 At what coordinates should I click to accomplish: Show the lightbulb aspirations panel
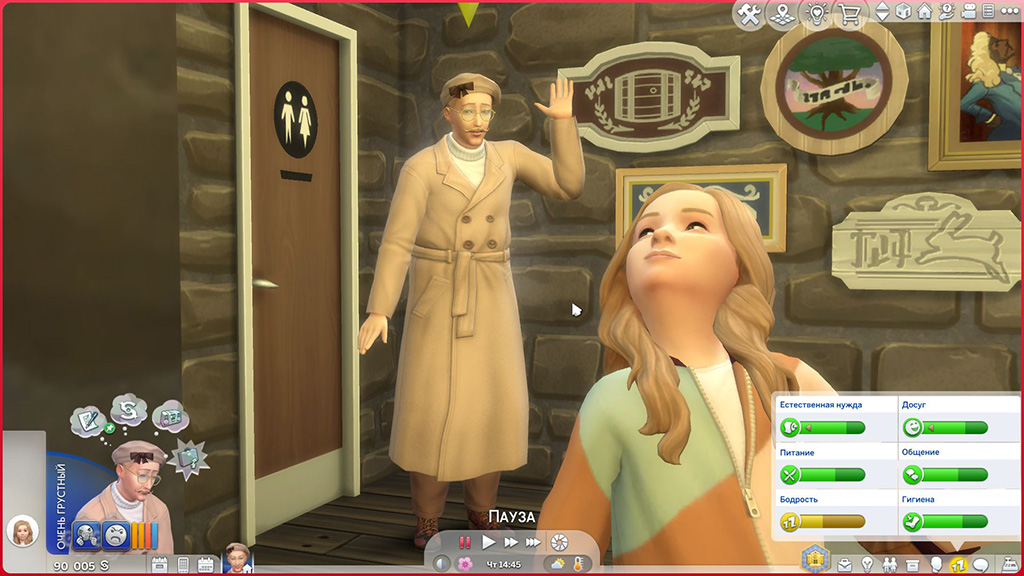point(868,565)
